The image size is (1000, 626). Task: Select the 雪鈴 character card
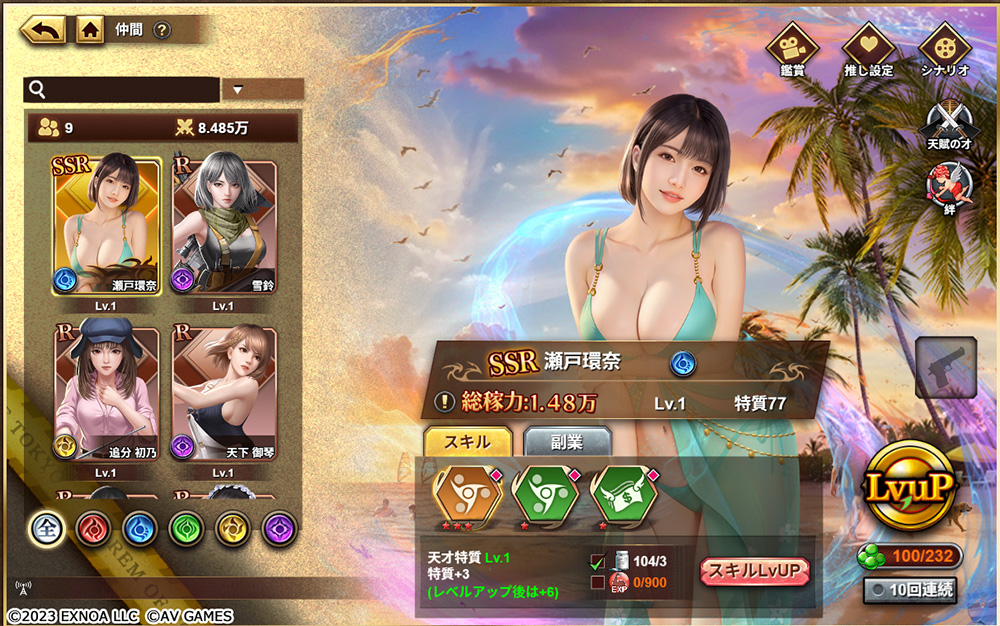click(x=224, y=226)
